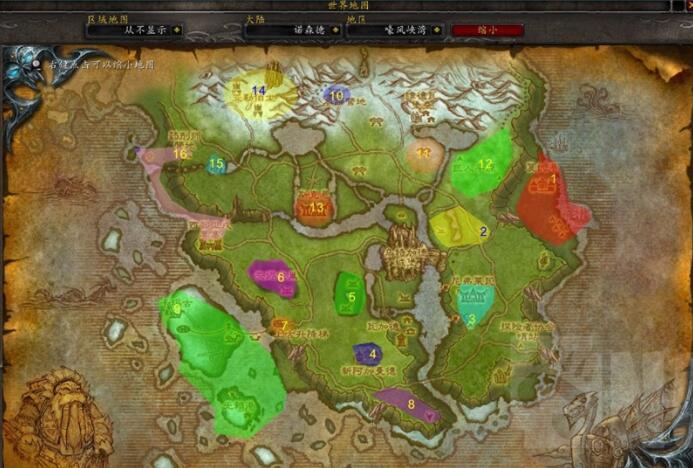This screenshot has height=468, width=693.
Task: Click the red 缩小 zoom-out button
Action: [487, 30]
